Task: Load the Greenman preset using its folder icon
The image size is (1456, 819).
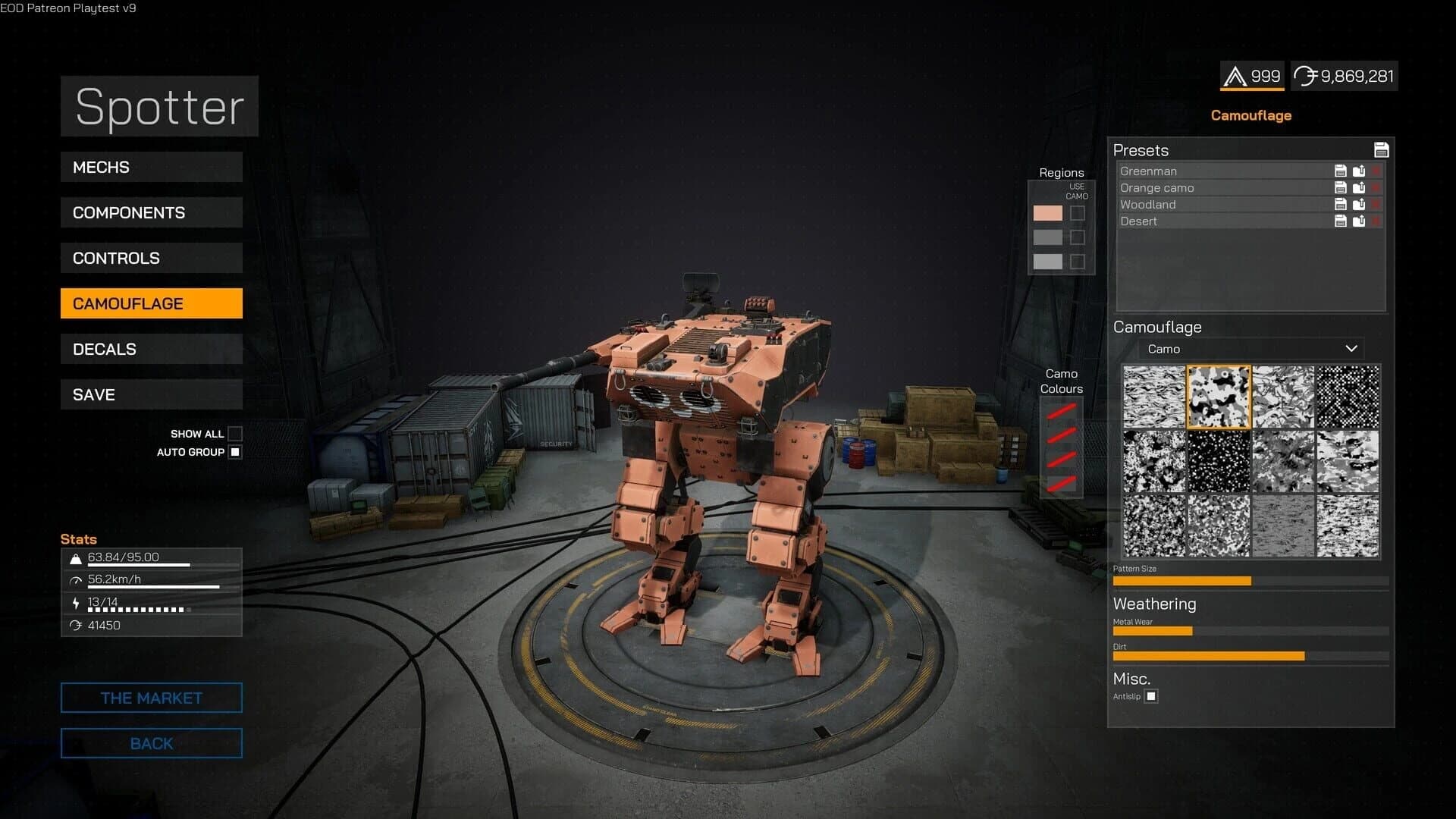Action: 1358,171
